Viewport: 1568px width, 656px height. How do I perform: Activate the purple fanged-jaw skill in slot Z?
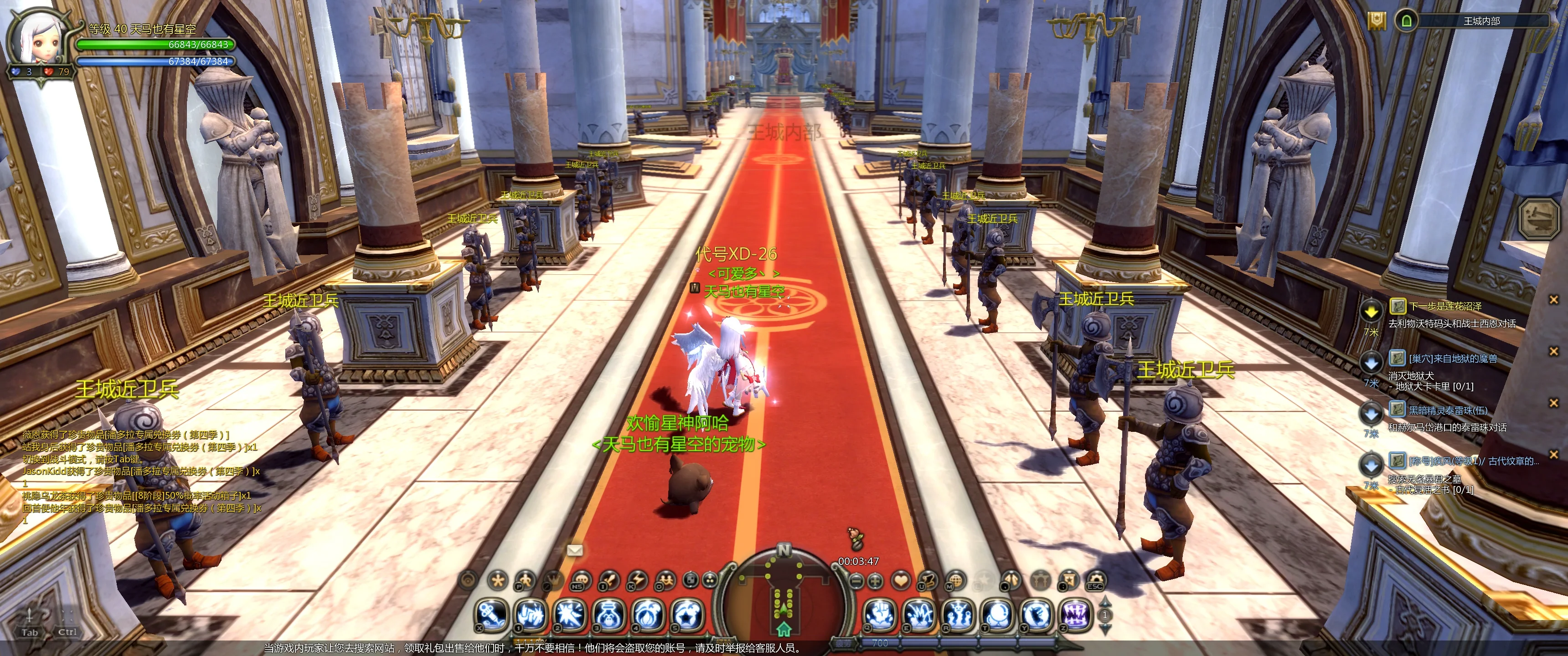tap(1076, 615)
